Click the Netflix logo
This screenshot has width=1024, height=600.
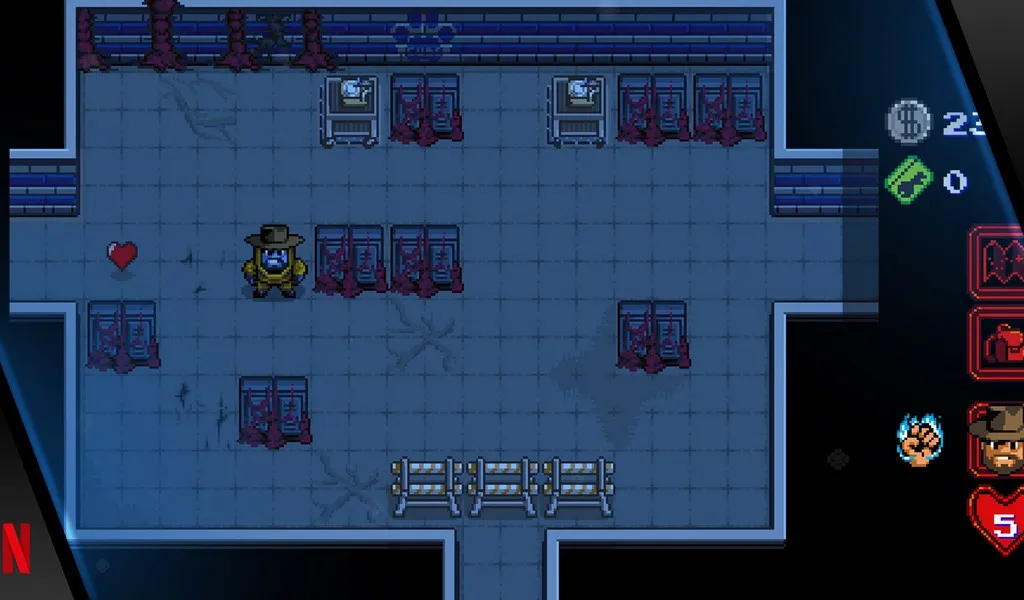coord(16,546)
